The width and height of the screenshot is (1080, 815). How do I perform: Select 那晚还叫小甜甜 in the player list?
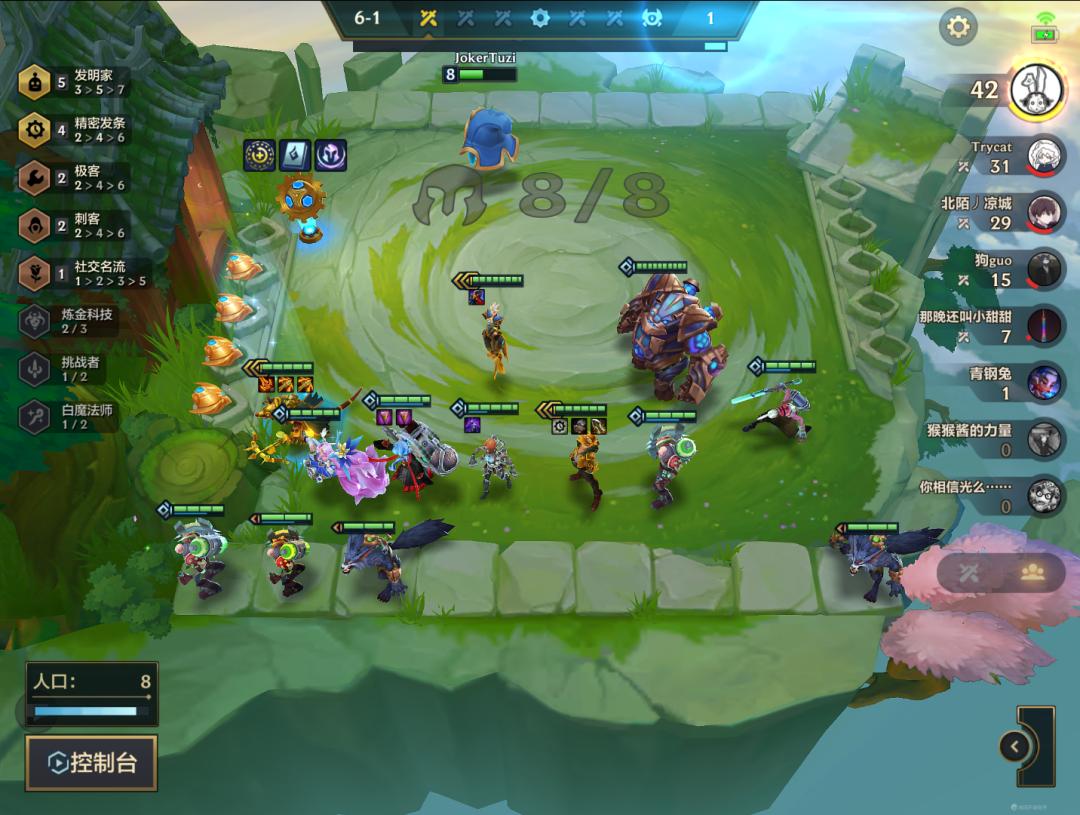point(1045,326)
